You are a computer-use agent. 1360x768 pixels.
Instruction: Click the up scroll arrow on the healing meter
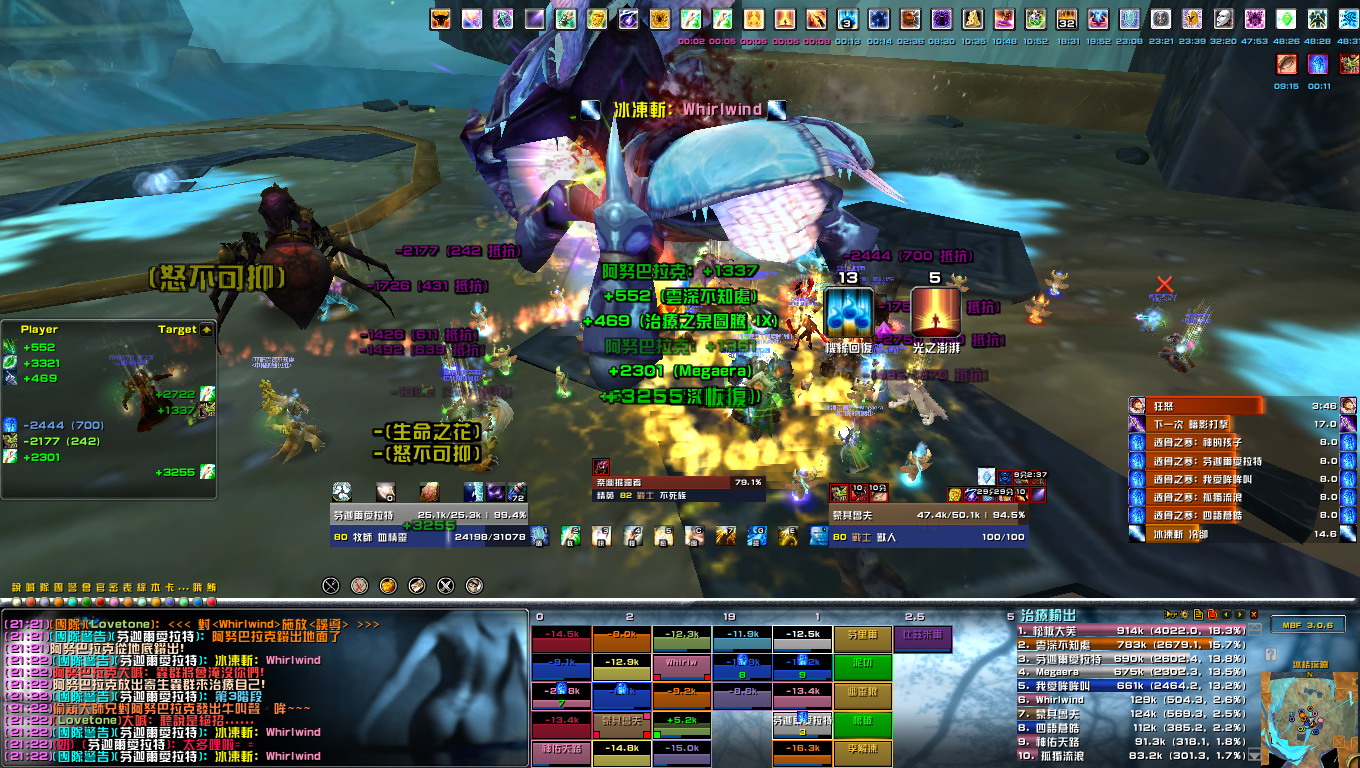(x=1254, y=628)
